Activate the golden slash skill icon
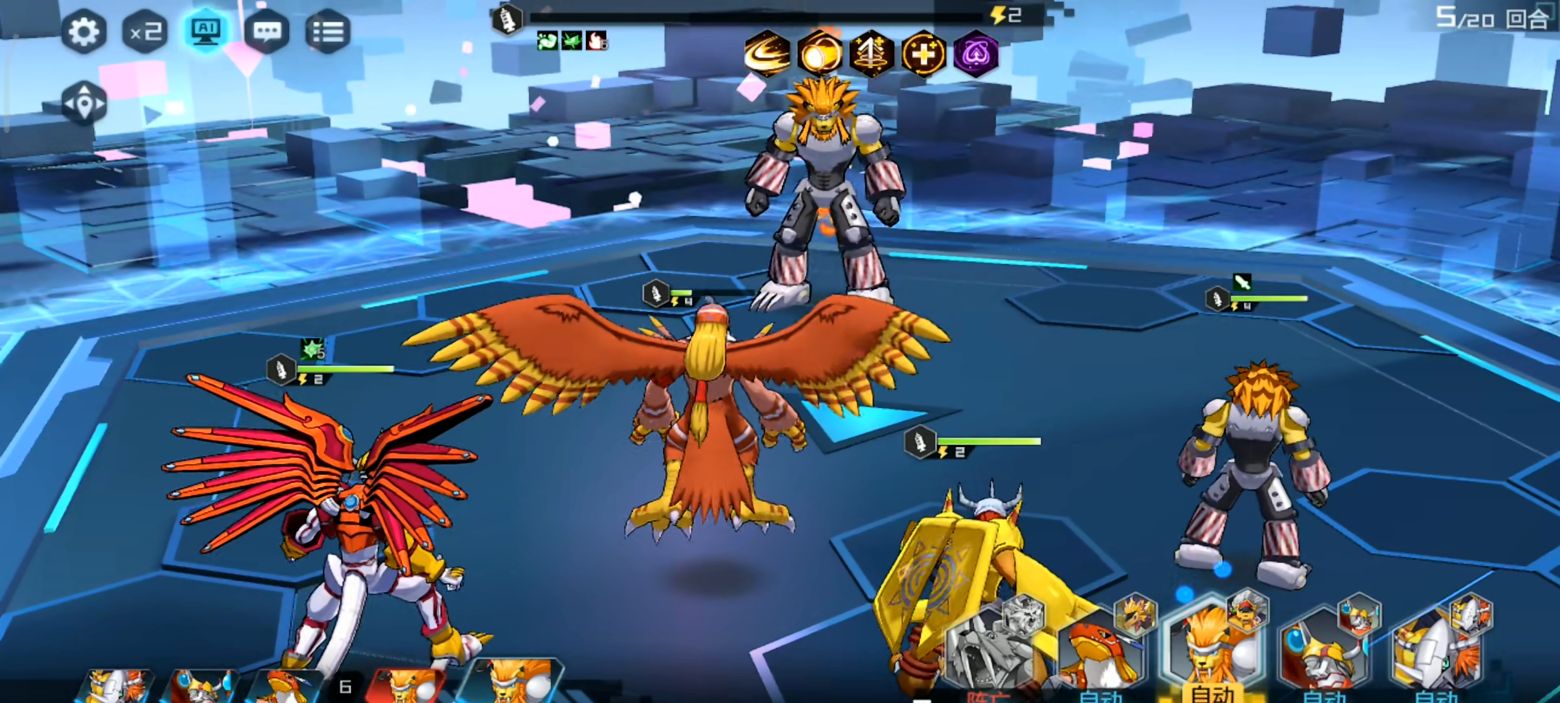 [x=767, y=53]
